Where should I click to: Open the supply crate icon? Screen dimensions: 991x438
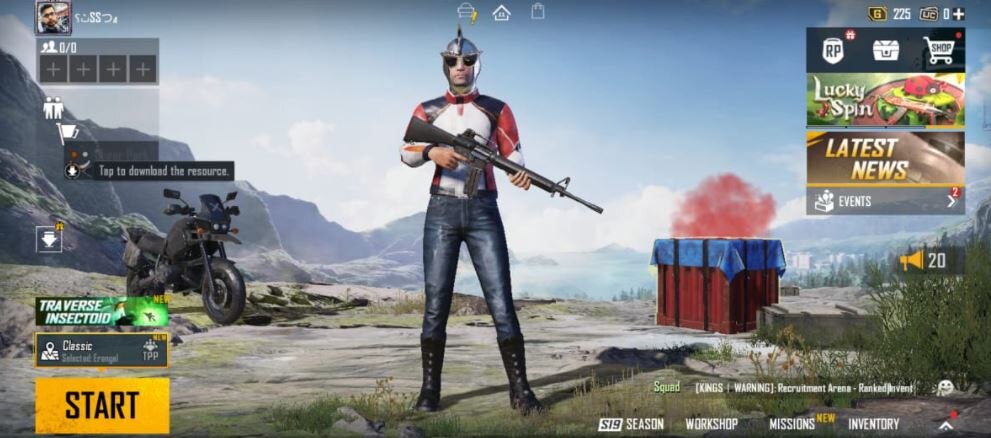(885, 50)
